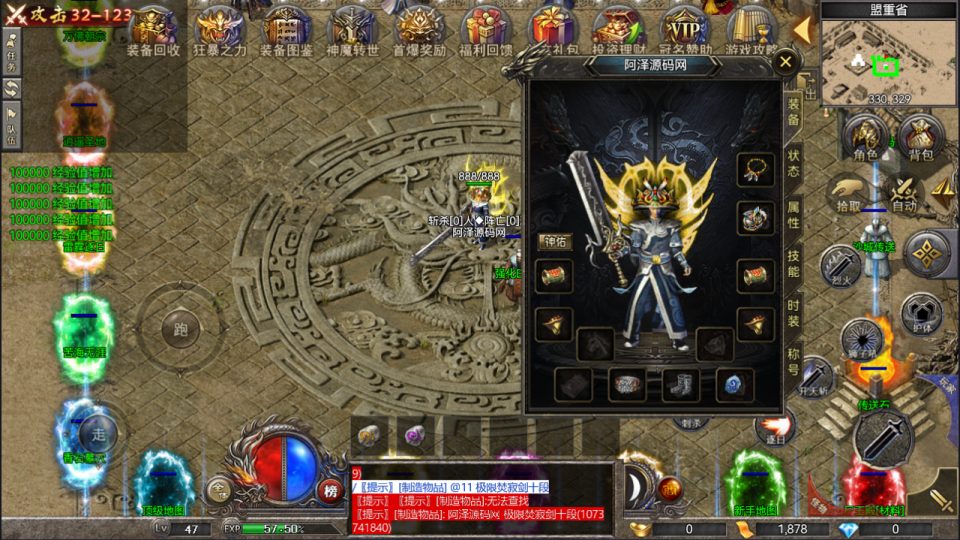Image resolution: width=960 pixels, height=540 pixels.
Task: Open the 属性 attributes tab
Action: [793, 212]
